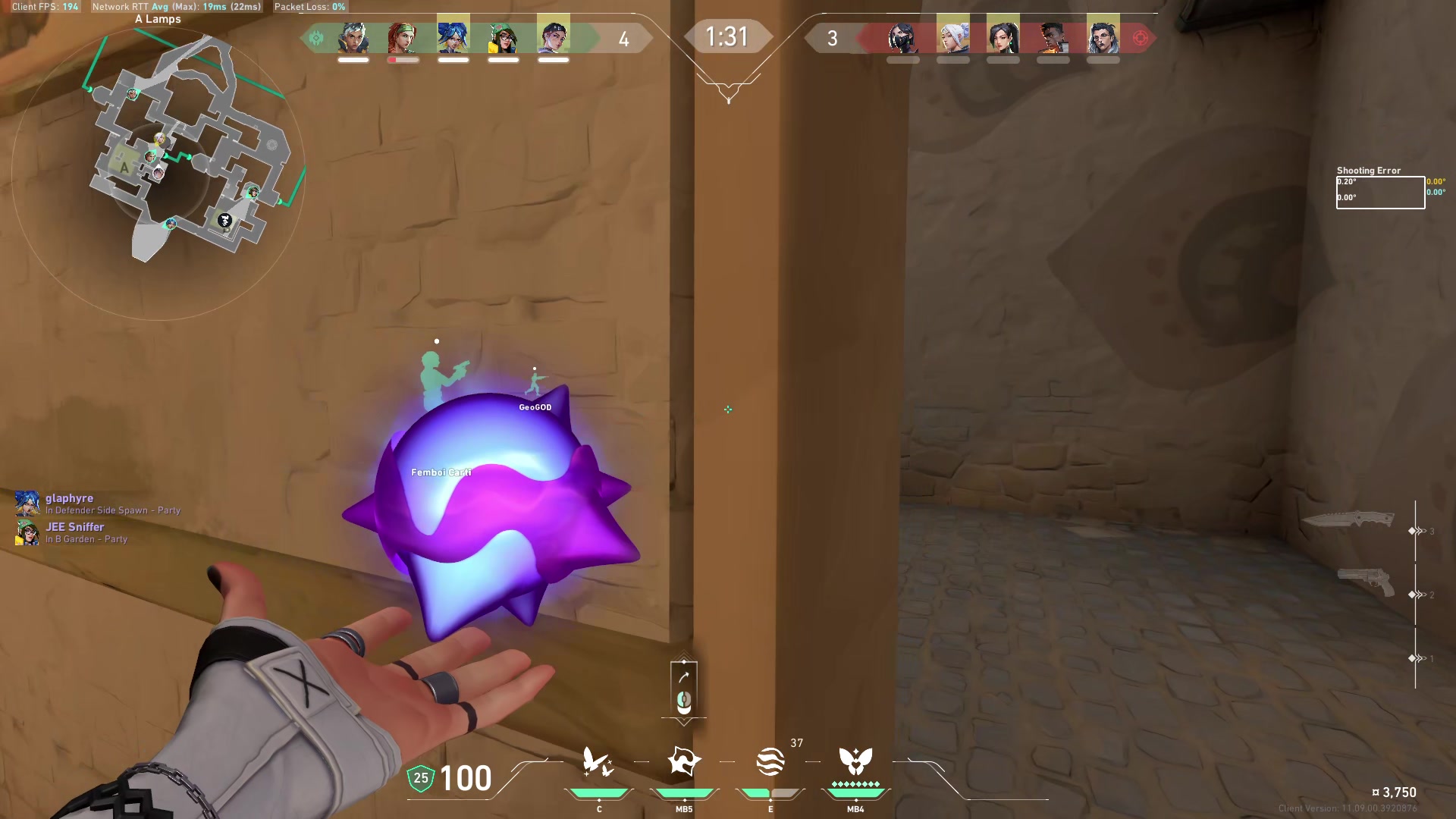1456x819 pixels.
Task: Click Sage's portrait on the enemy team
Action: coord(1003,36)
